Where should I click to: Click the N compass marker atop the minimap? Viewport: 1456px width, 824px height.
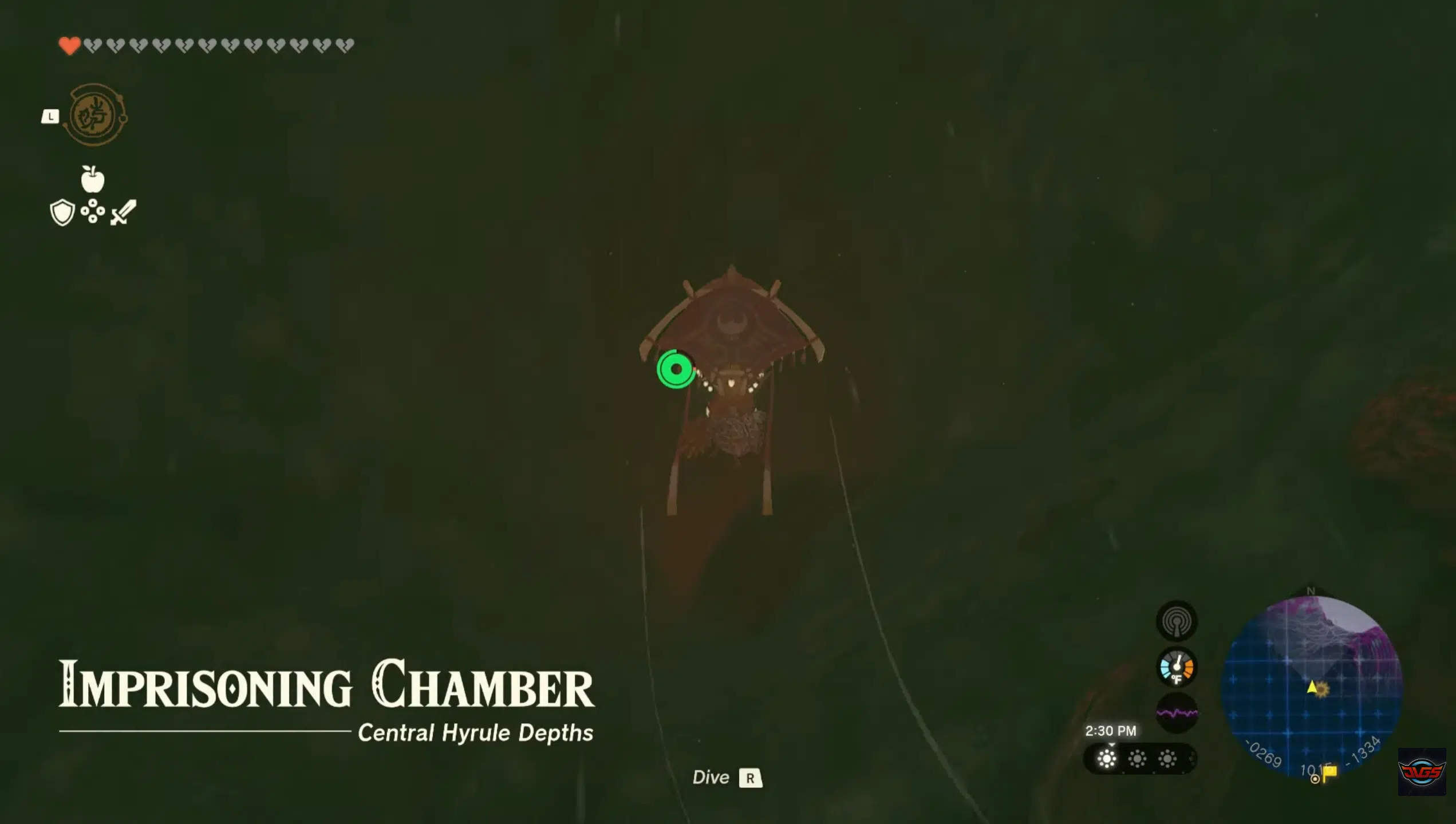(x=1310, y=591)
